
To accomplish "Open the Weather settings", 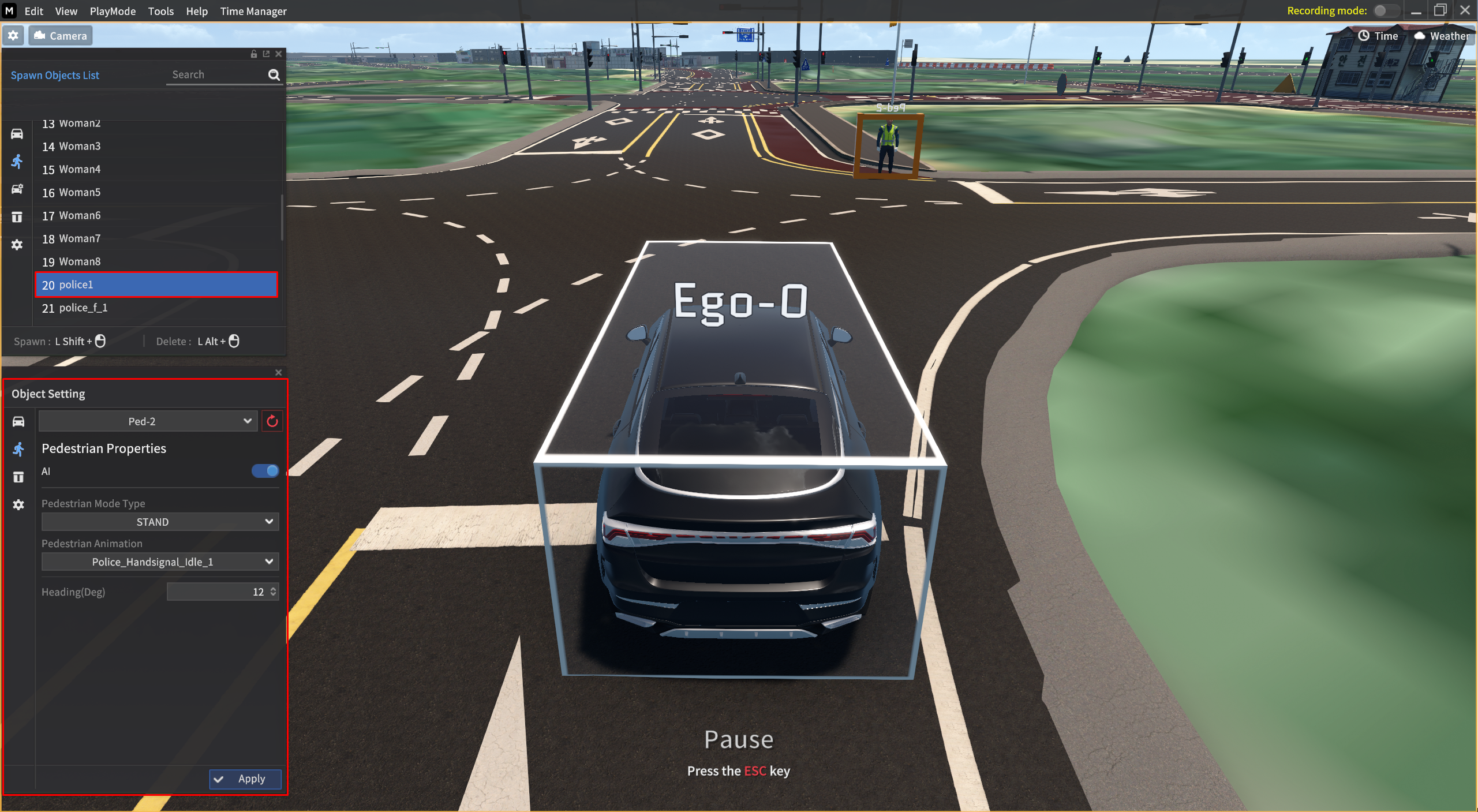I will [x=1442, y=36].
